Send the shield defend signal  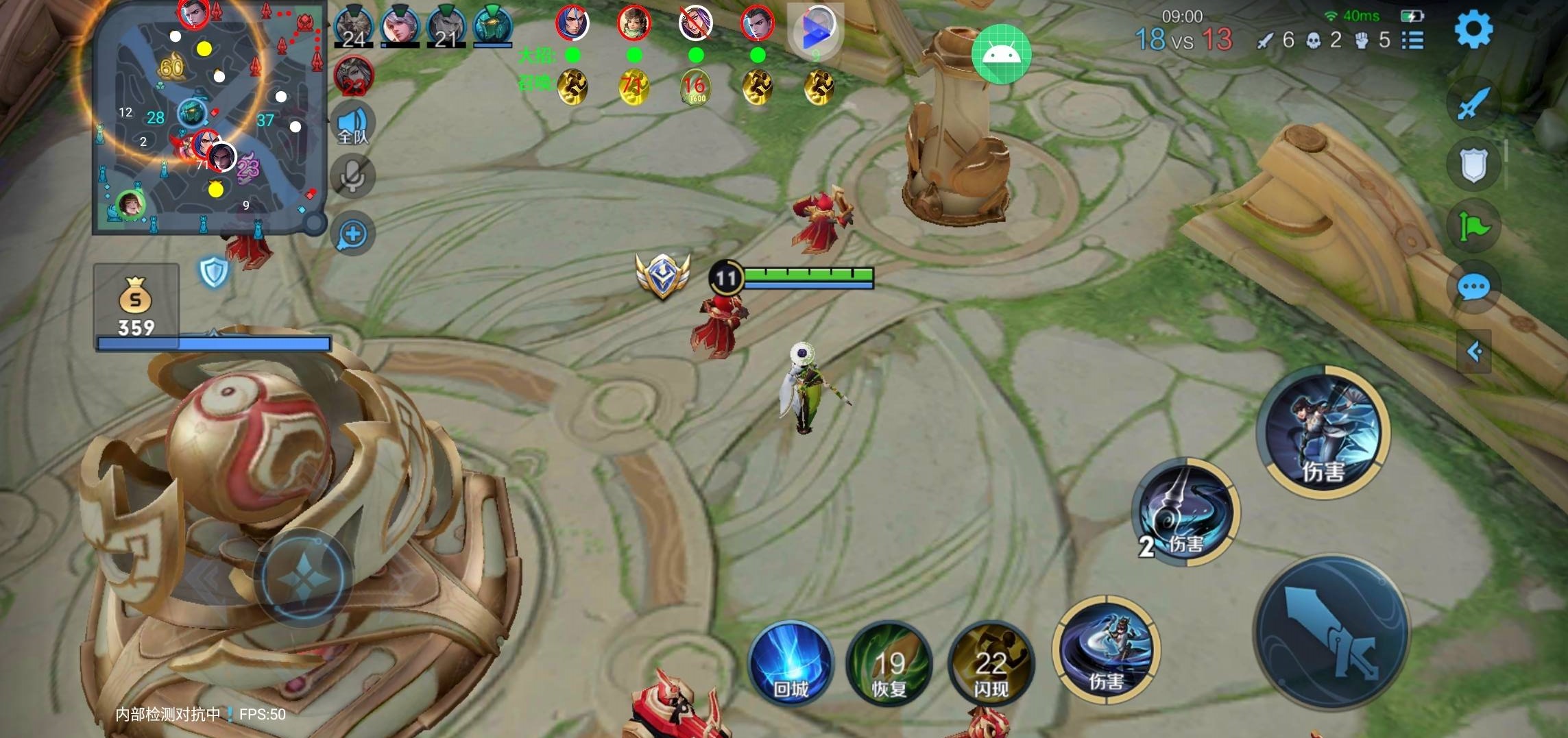tap(1473, 164)
